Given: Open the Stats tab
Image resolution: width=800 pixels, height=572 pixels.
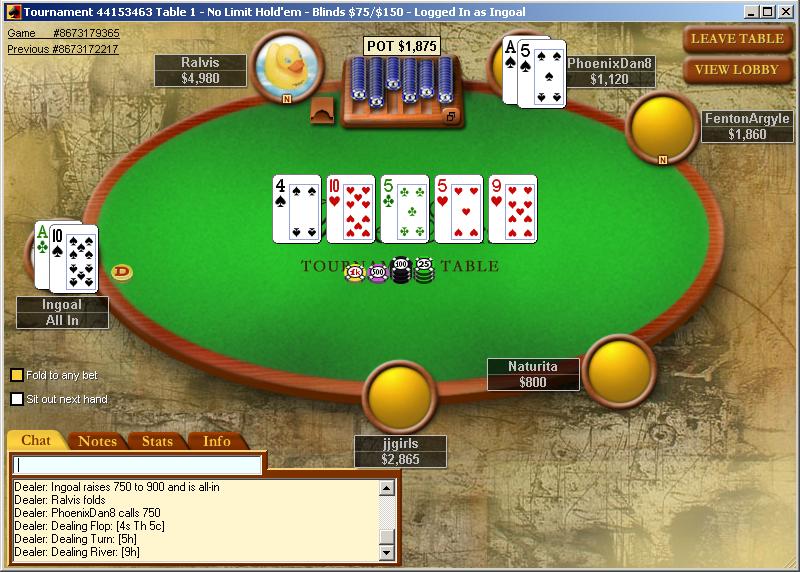Looking at the screenshot, I should pos(157,441).
